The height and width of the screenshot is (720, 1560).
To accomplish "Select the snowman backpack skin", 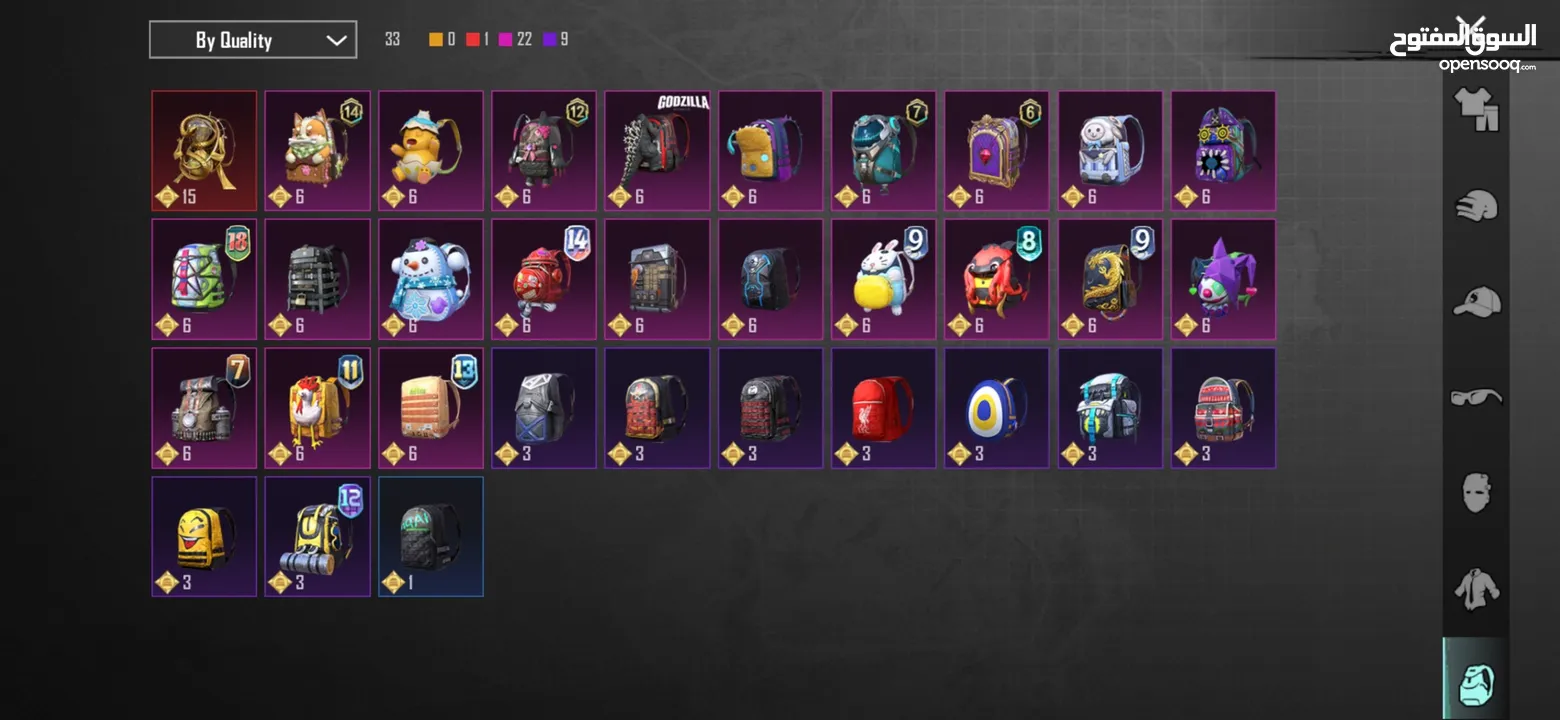I will 431,279.
